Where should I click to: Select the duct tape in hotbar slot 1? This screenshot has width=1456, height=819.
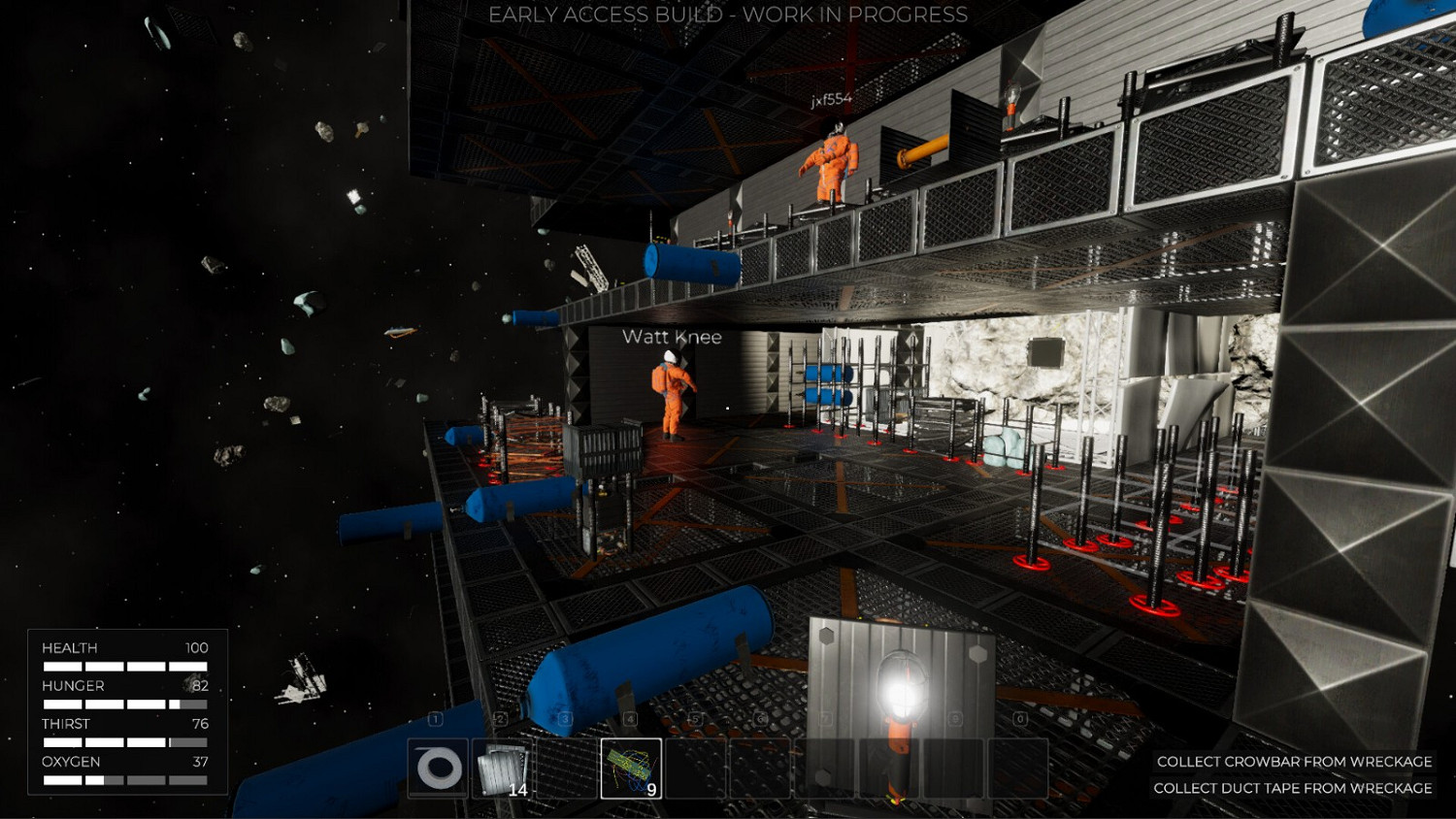coord(438,769)
